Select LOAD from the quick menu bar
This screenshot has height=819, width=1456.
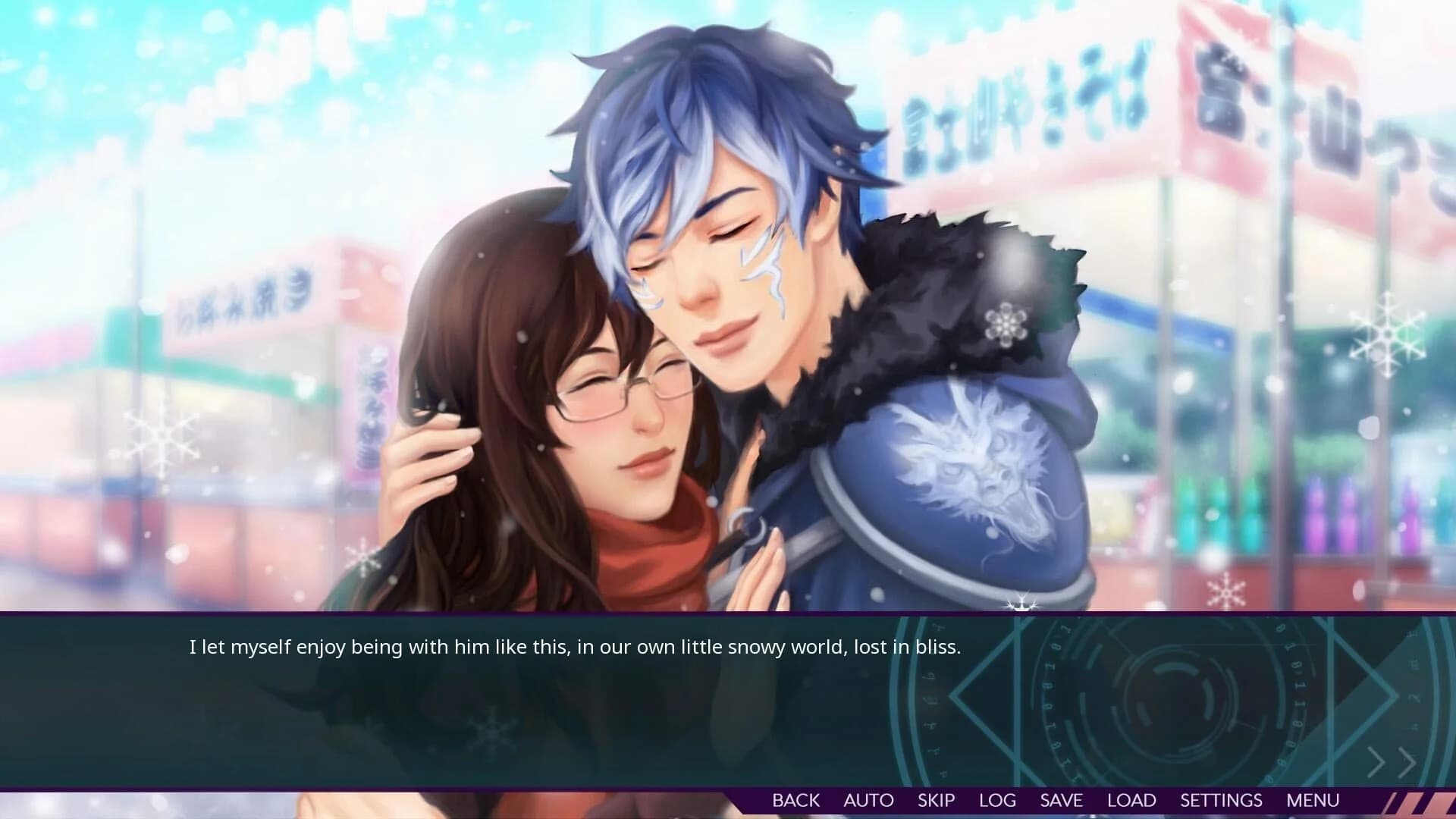pos(1131,800)
